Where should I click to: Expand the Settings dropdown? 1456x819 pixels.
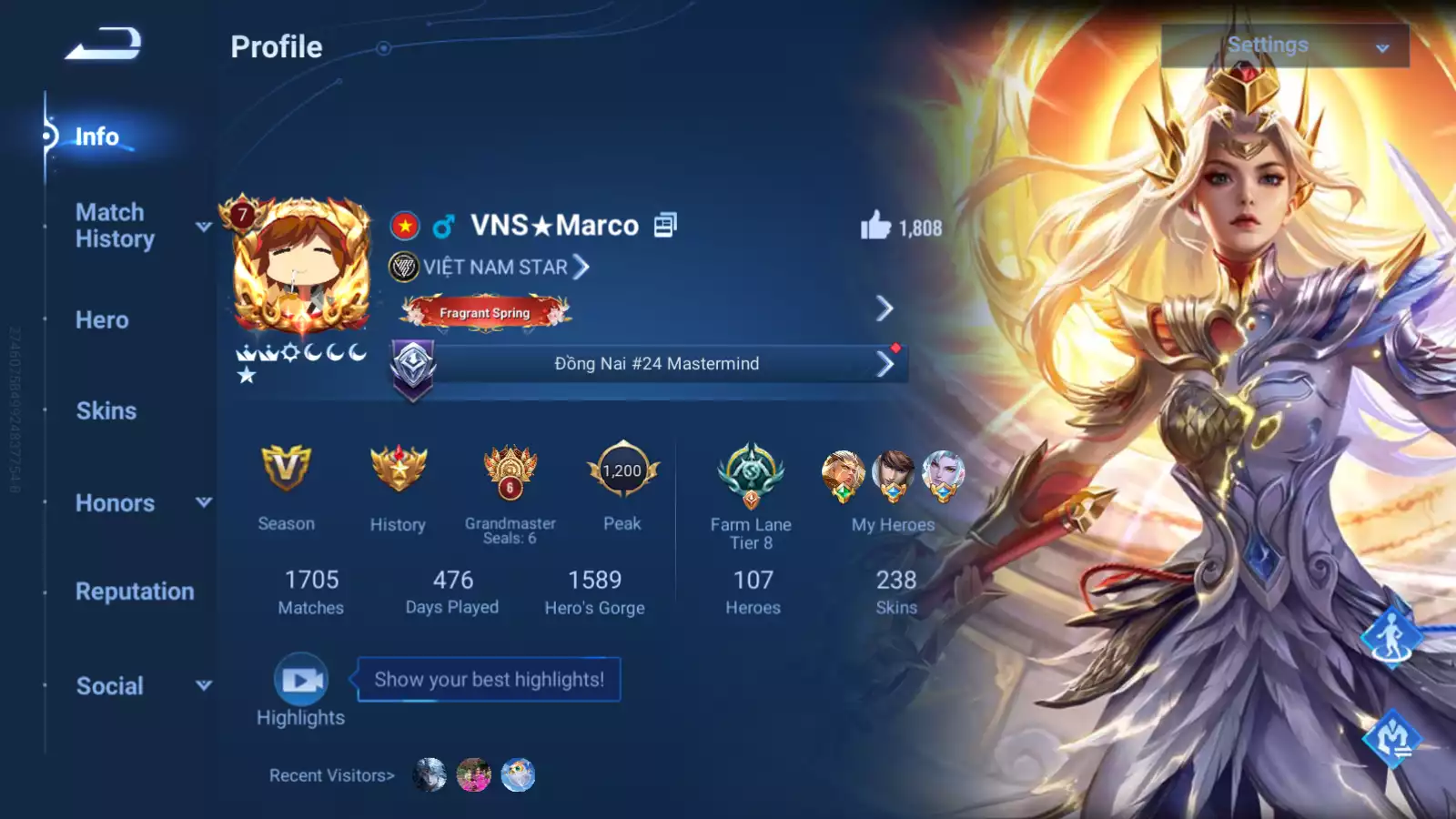coord(1283,44)
